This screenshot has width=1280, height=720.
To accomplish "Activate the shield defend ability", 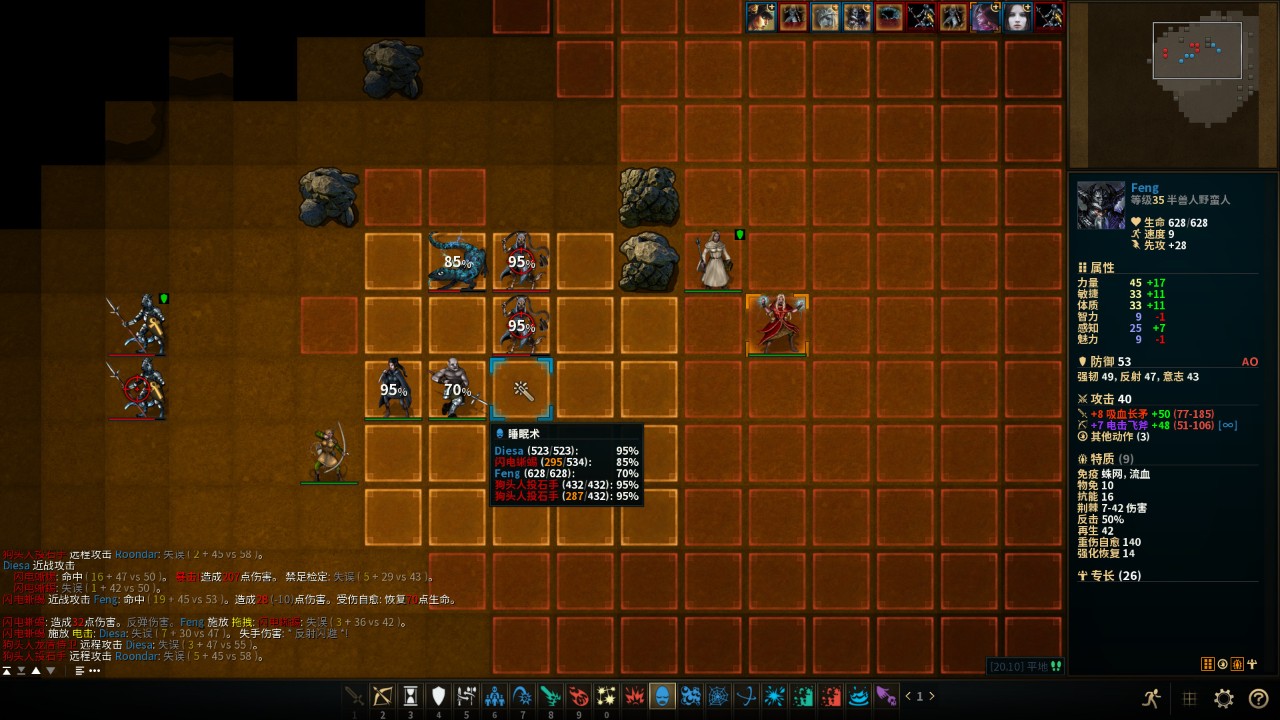I will coord(438,696).
